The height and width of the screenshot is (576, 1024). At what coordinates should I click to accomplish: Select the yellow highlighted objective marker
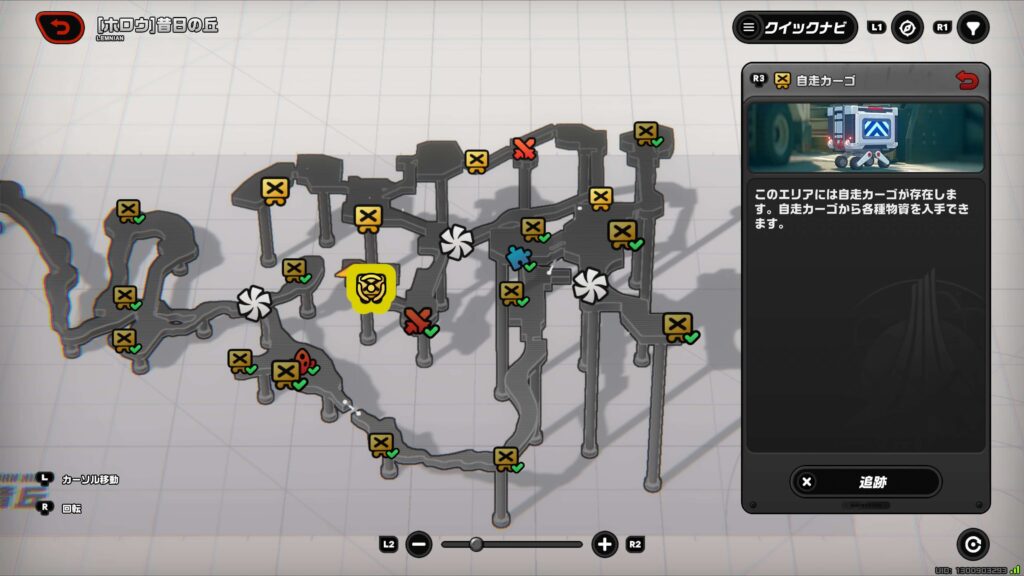(371, 288)
